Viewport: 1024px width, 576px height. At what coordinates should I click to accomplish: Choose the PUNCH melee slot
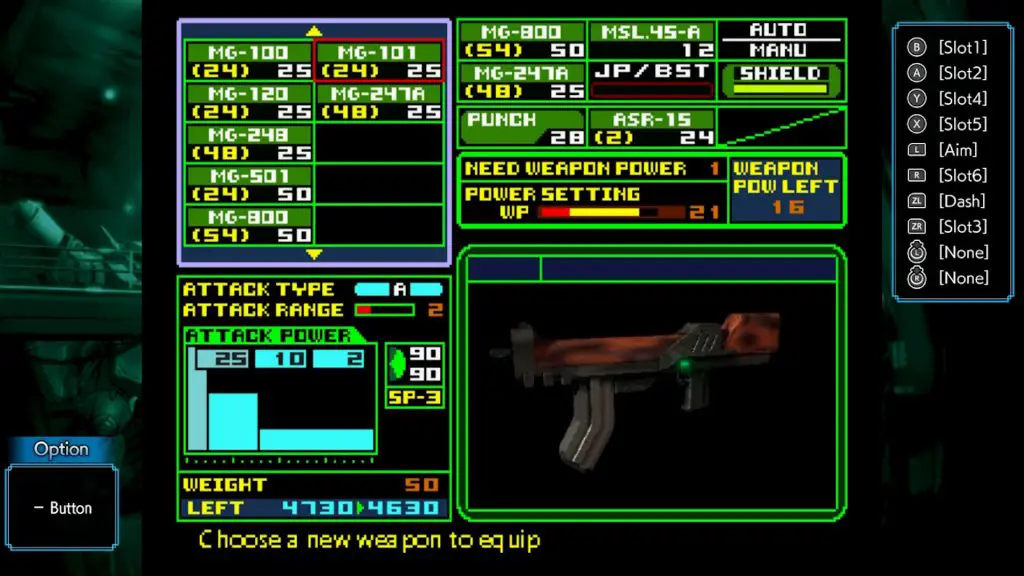coord(522,128)
